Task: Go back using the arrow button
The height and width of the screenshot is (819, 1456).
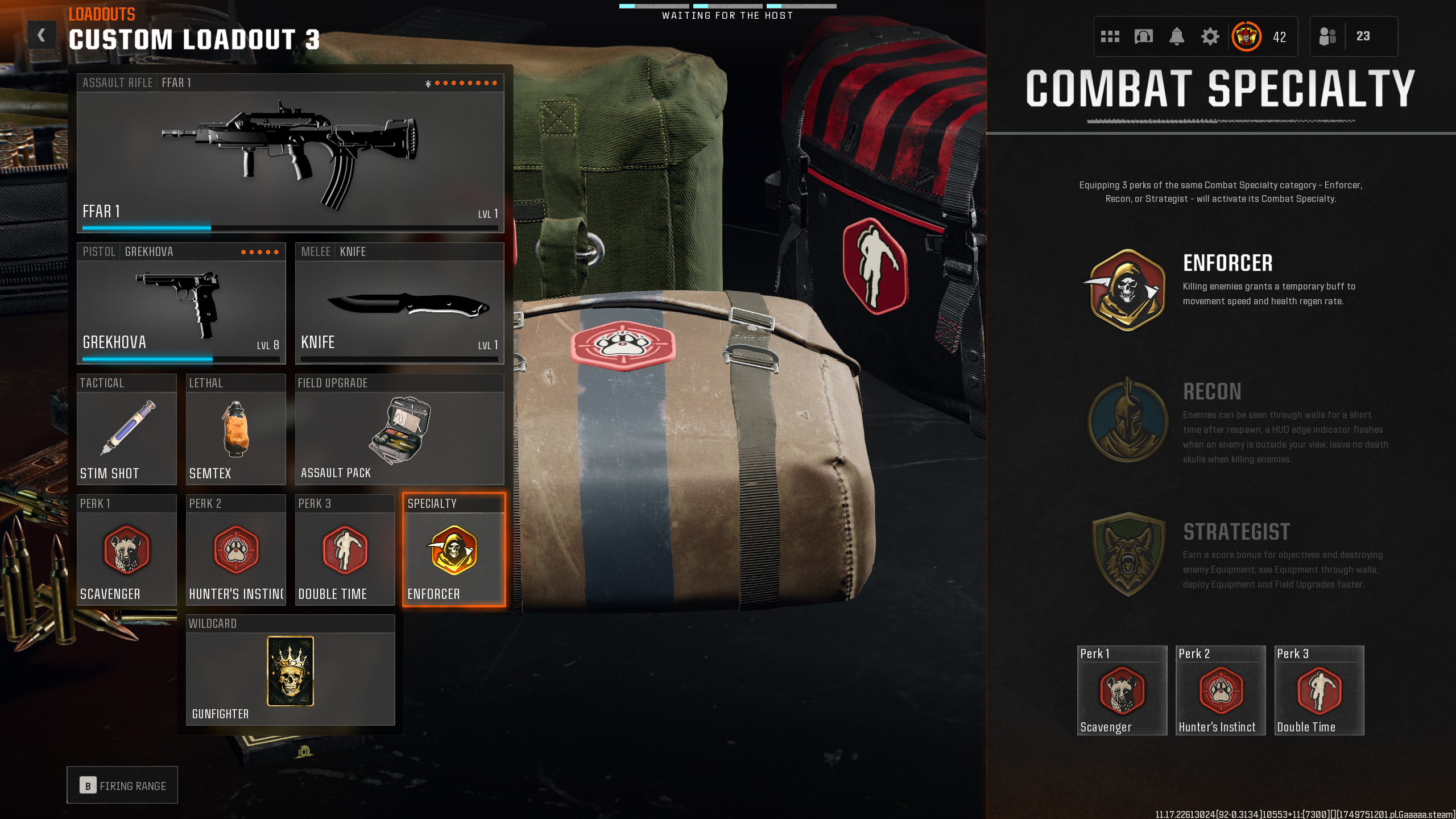Action: (x=42, y=36)
